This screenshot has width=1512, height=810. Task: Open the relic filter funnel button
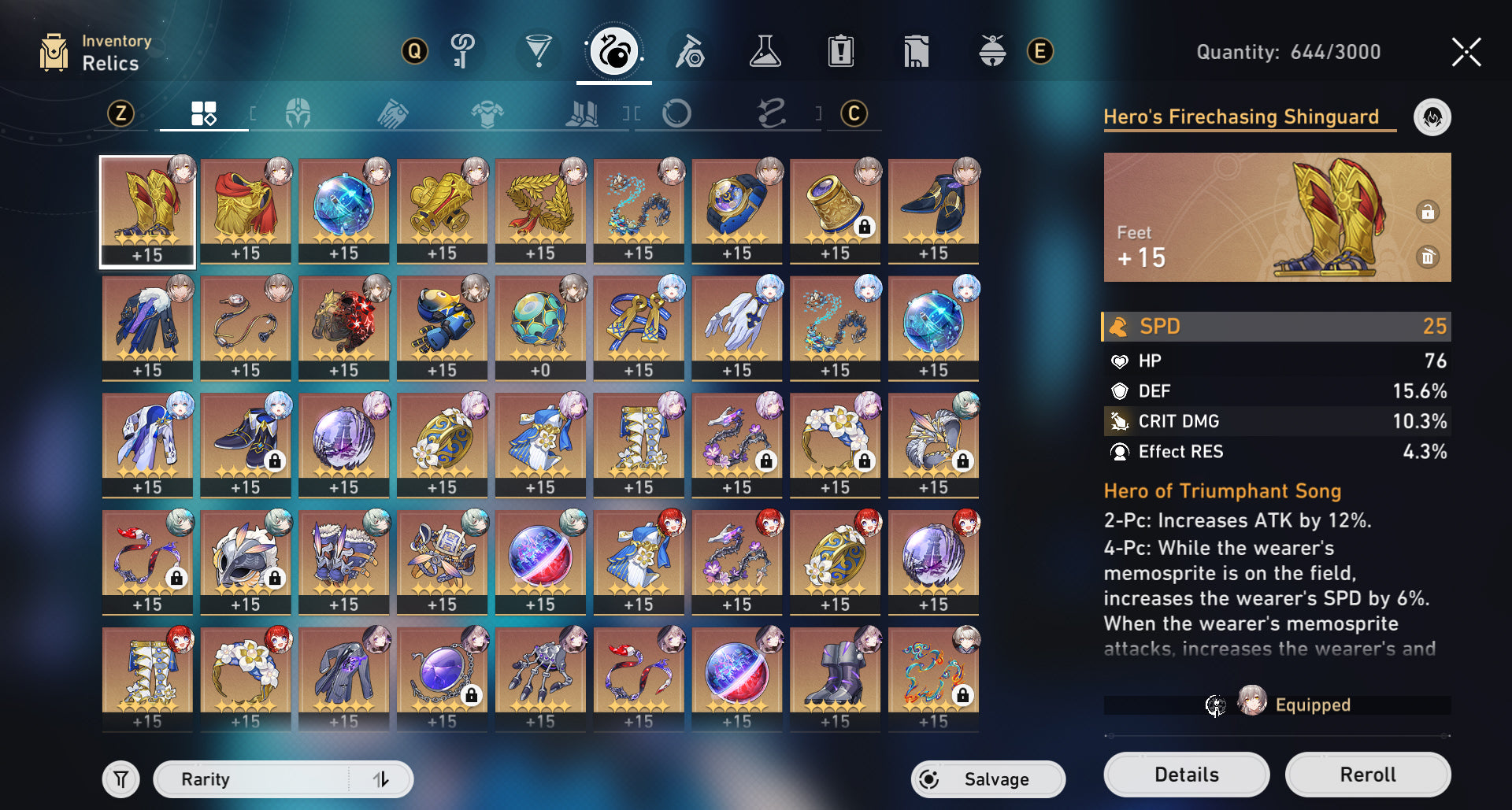(120, 779)
